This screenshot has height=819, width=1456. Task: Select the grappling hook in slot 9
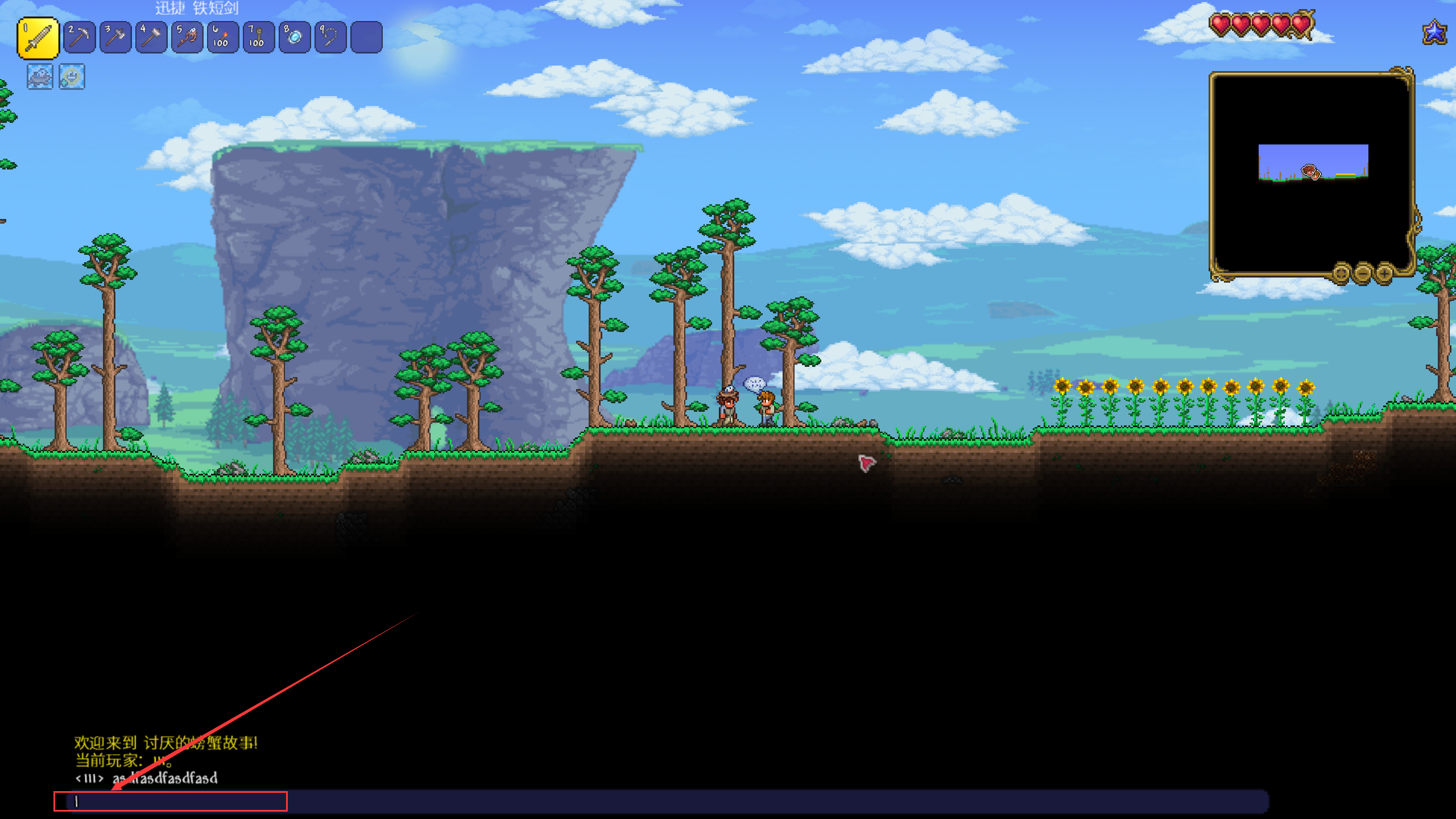point(330,38)
